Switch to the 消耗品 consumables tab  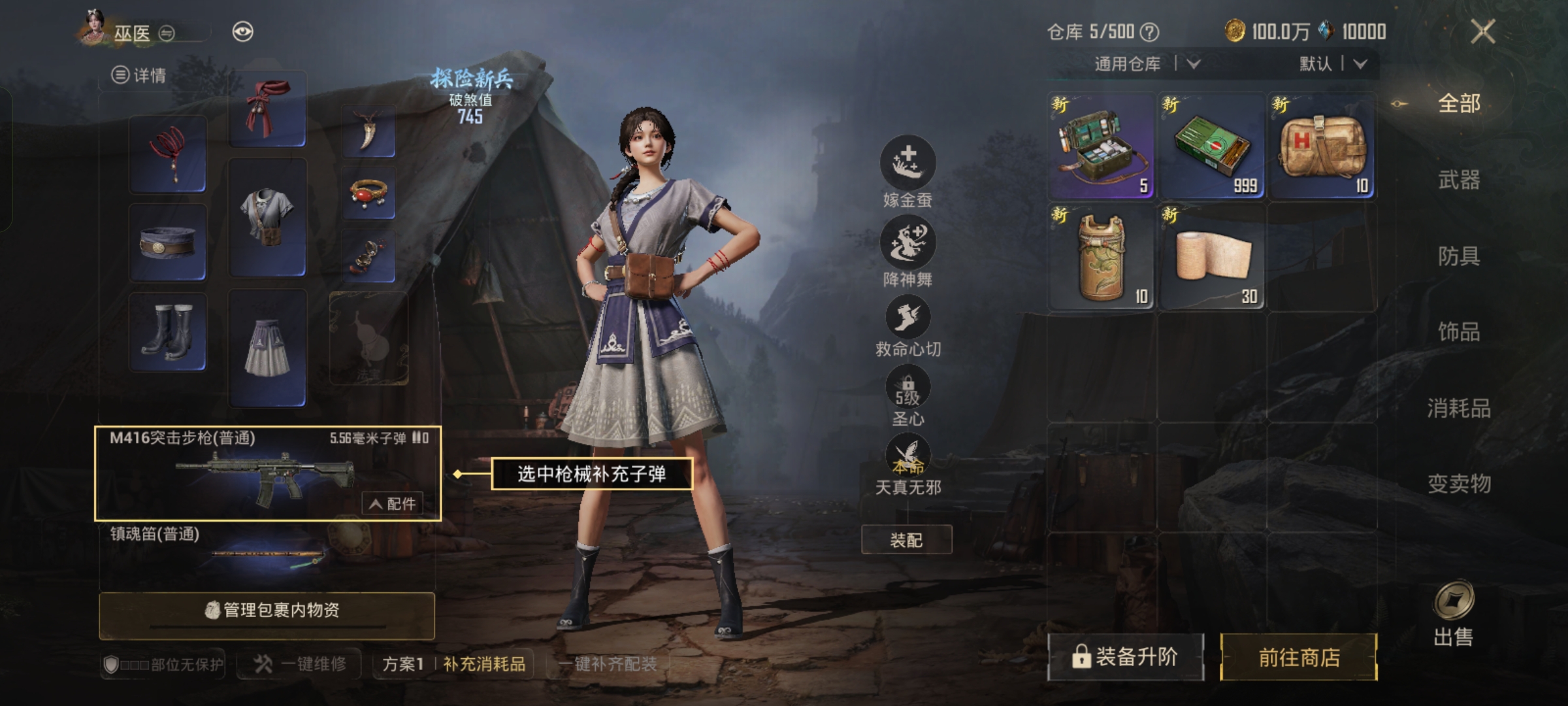coord(1458,409)
